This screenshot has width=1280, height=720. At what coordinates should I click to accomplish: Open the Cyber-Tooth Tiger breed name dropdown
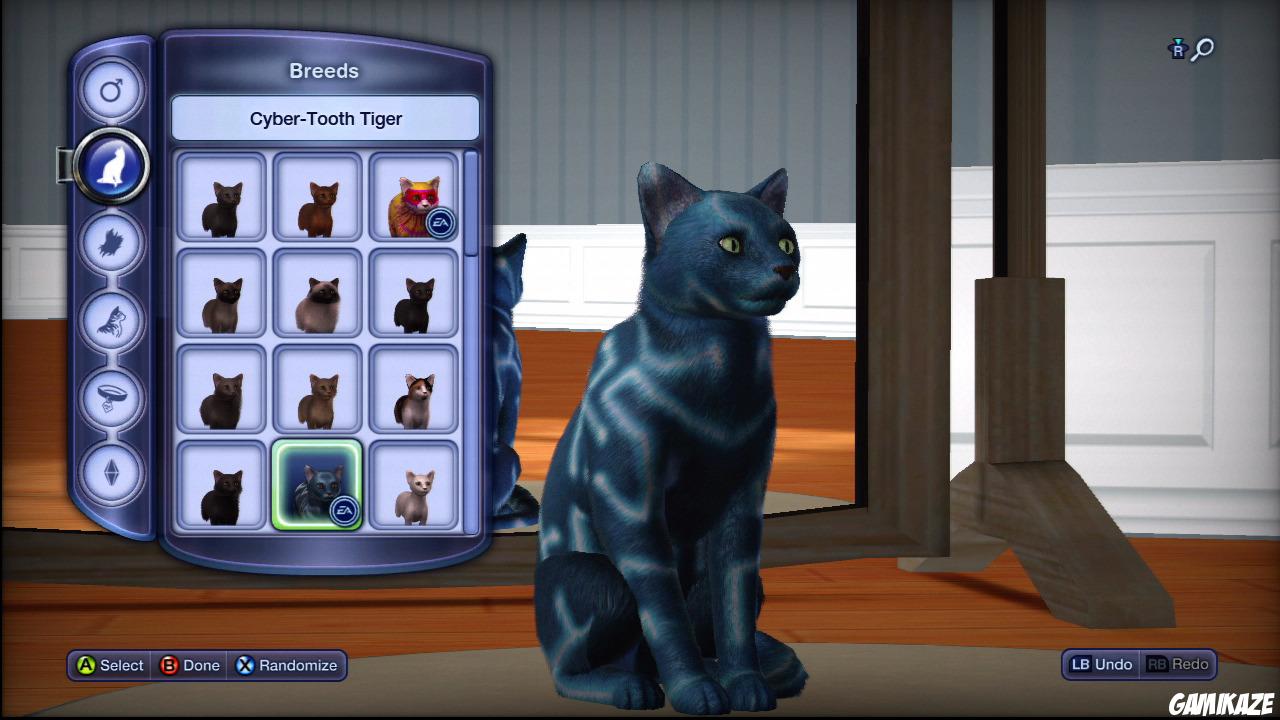coord(325,118)
